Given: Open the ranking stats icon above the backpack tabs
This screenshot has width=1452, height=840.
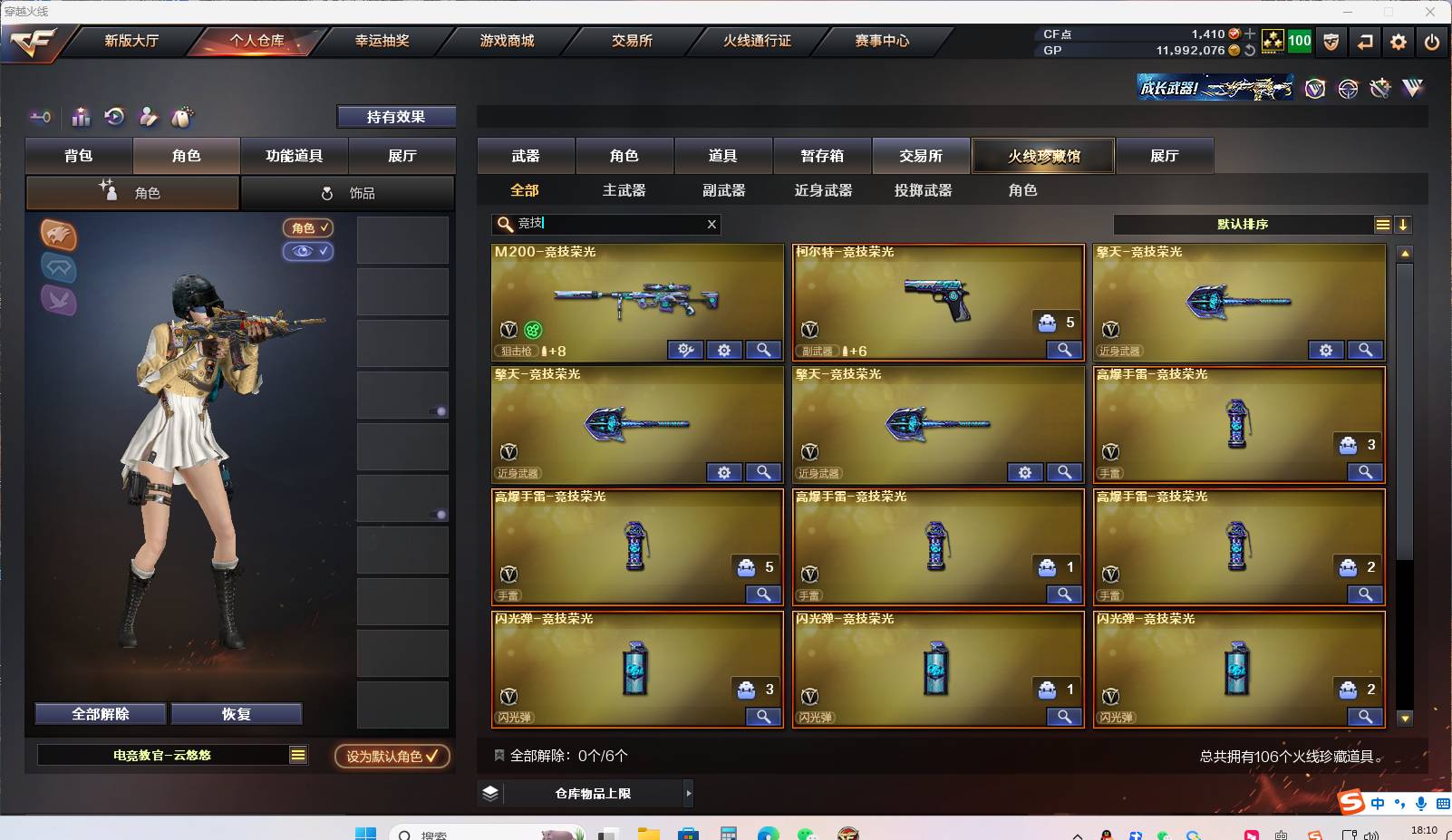Looking at the screenshot, I should point(80,116).
